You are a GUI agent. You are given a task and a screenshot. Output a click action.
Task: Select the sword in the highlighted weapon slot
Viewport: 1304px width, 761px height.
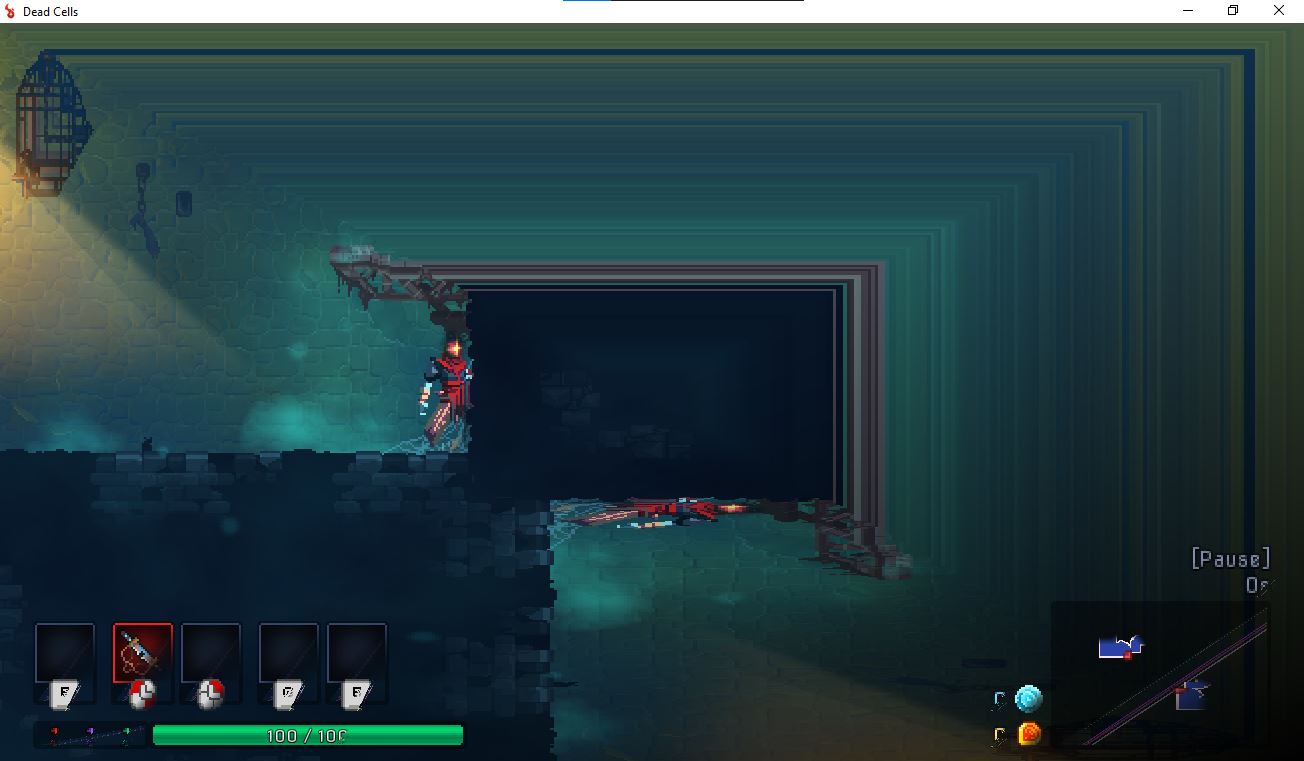pyautogui.click(x=142, y=655)
